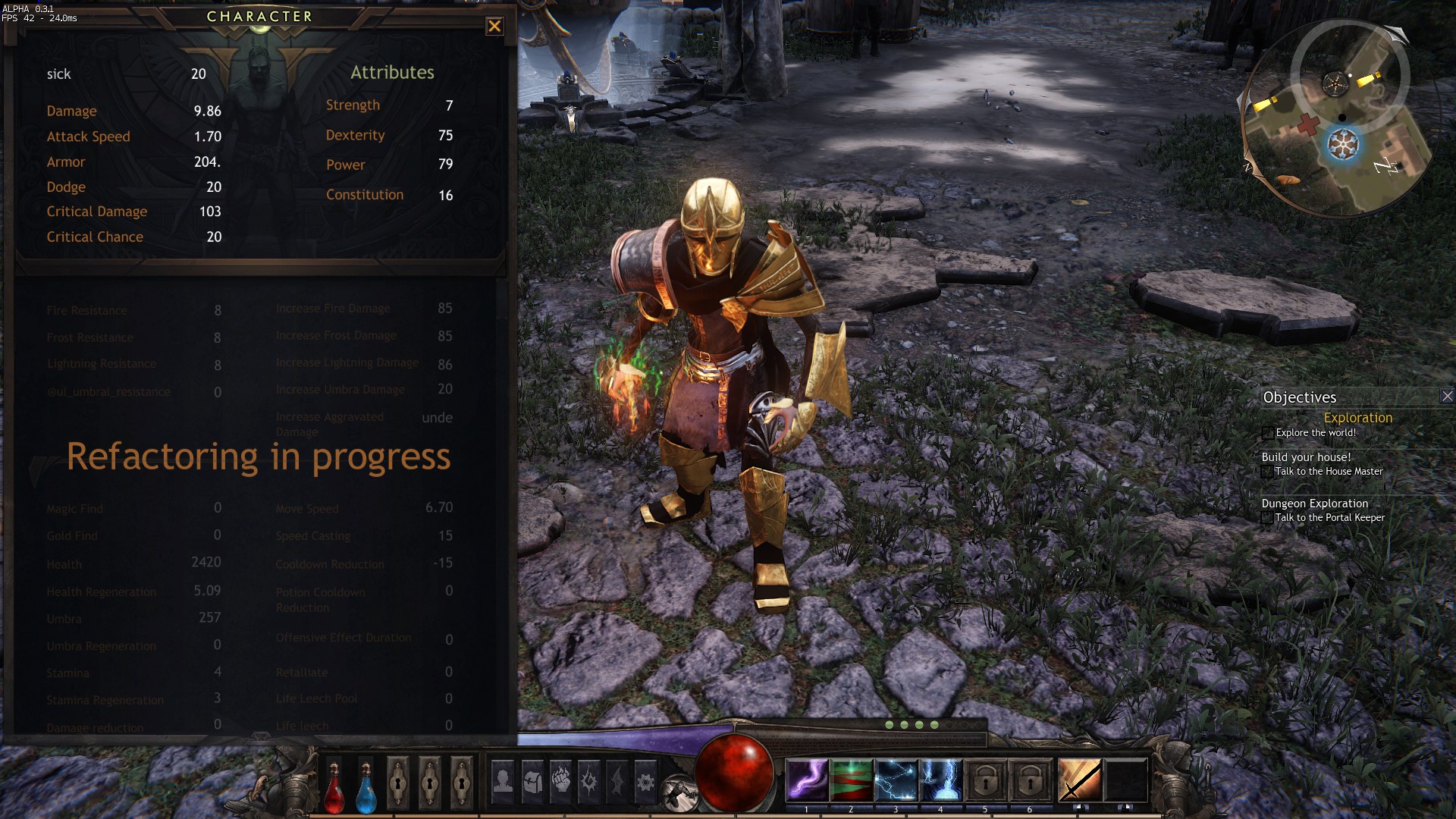Activate the purple lightning ability in slot 1
The image size is (1456, 819).
pyautogui.click(x=806, y=780)
